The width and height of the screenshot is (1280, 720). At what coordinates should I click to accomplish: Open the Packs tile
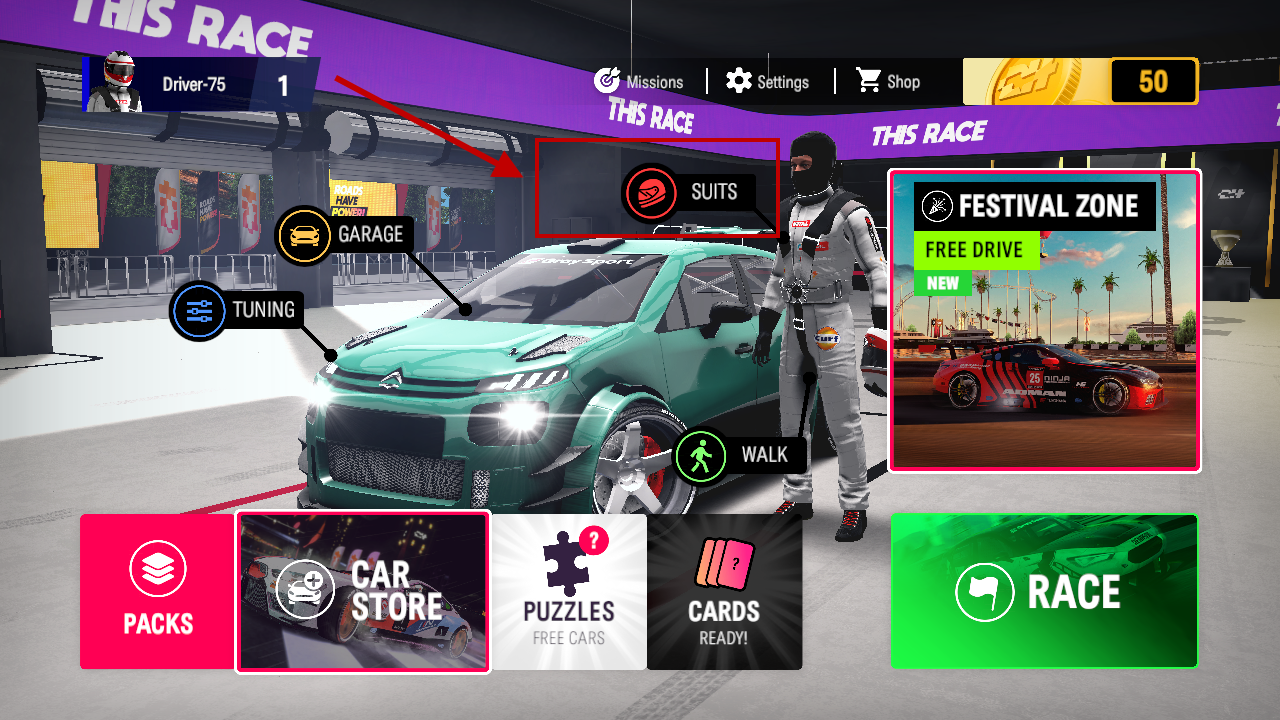[158, 592]
